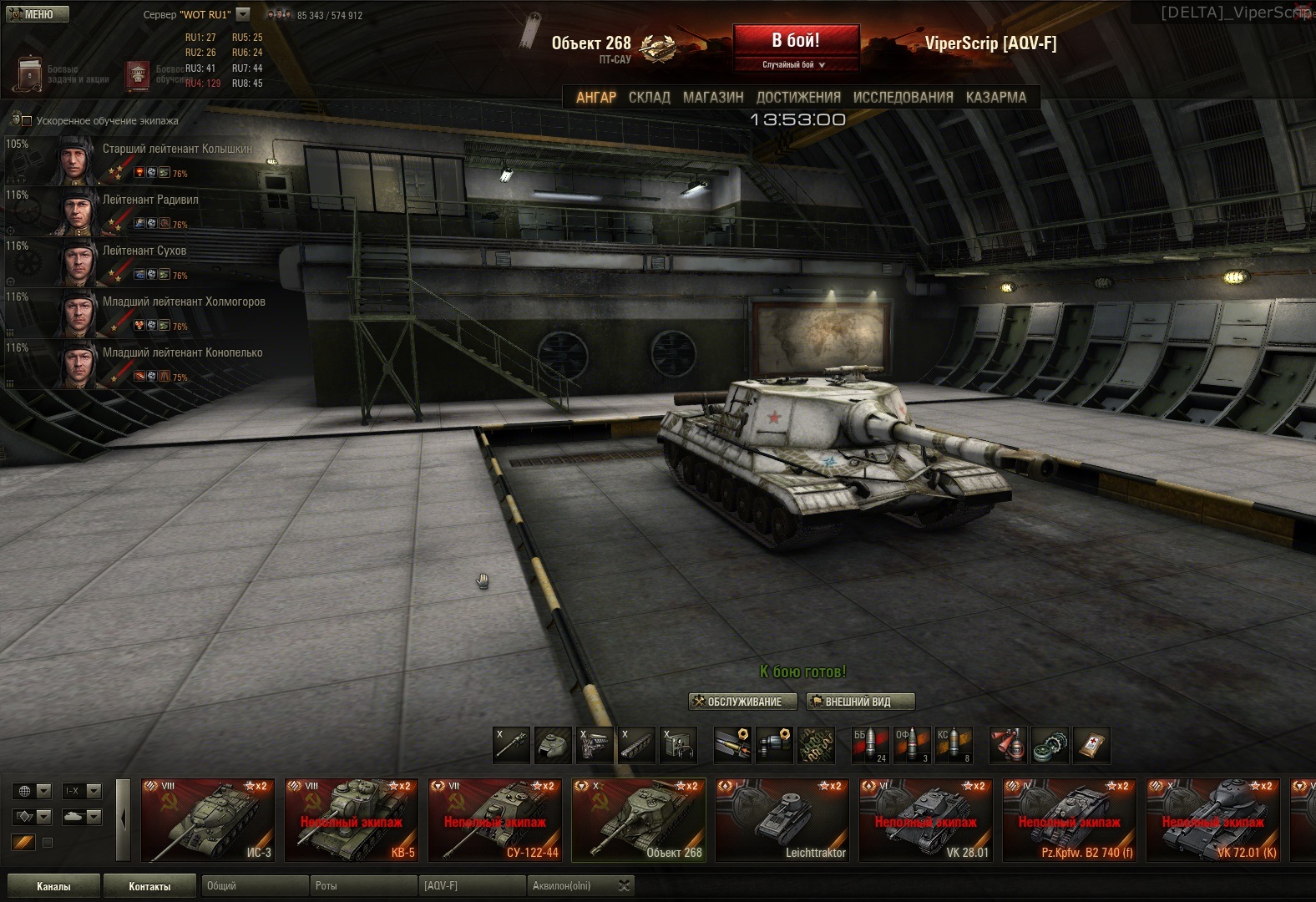Open the Каналы chat channels button
1316x902 pixels.
(x=53, y=886)
